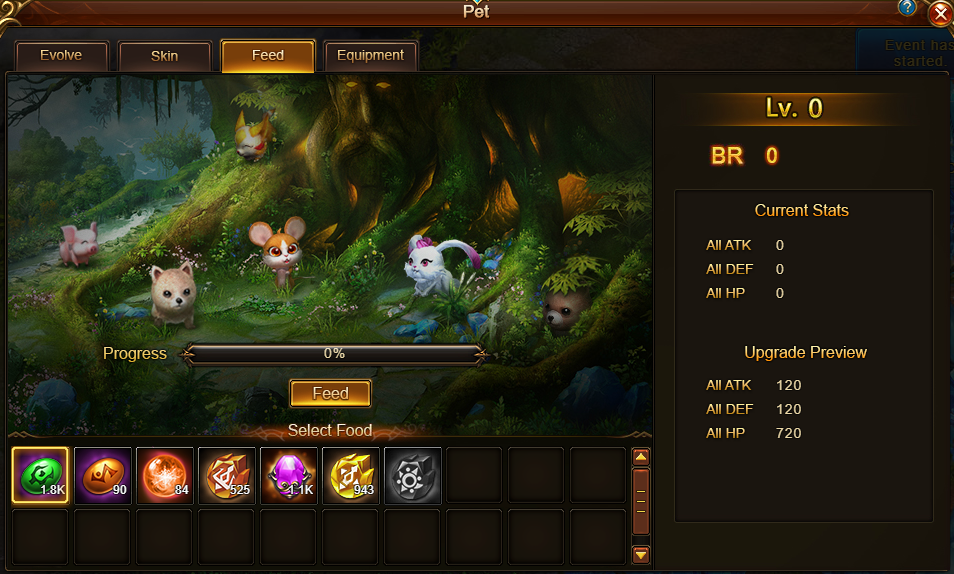Open the help question mark icon
This screenshot has height=574, width=954.
tap(907, 8)
